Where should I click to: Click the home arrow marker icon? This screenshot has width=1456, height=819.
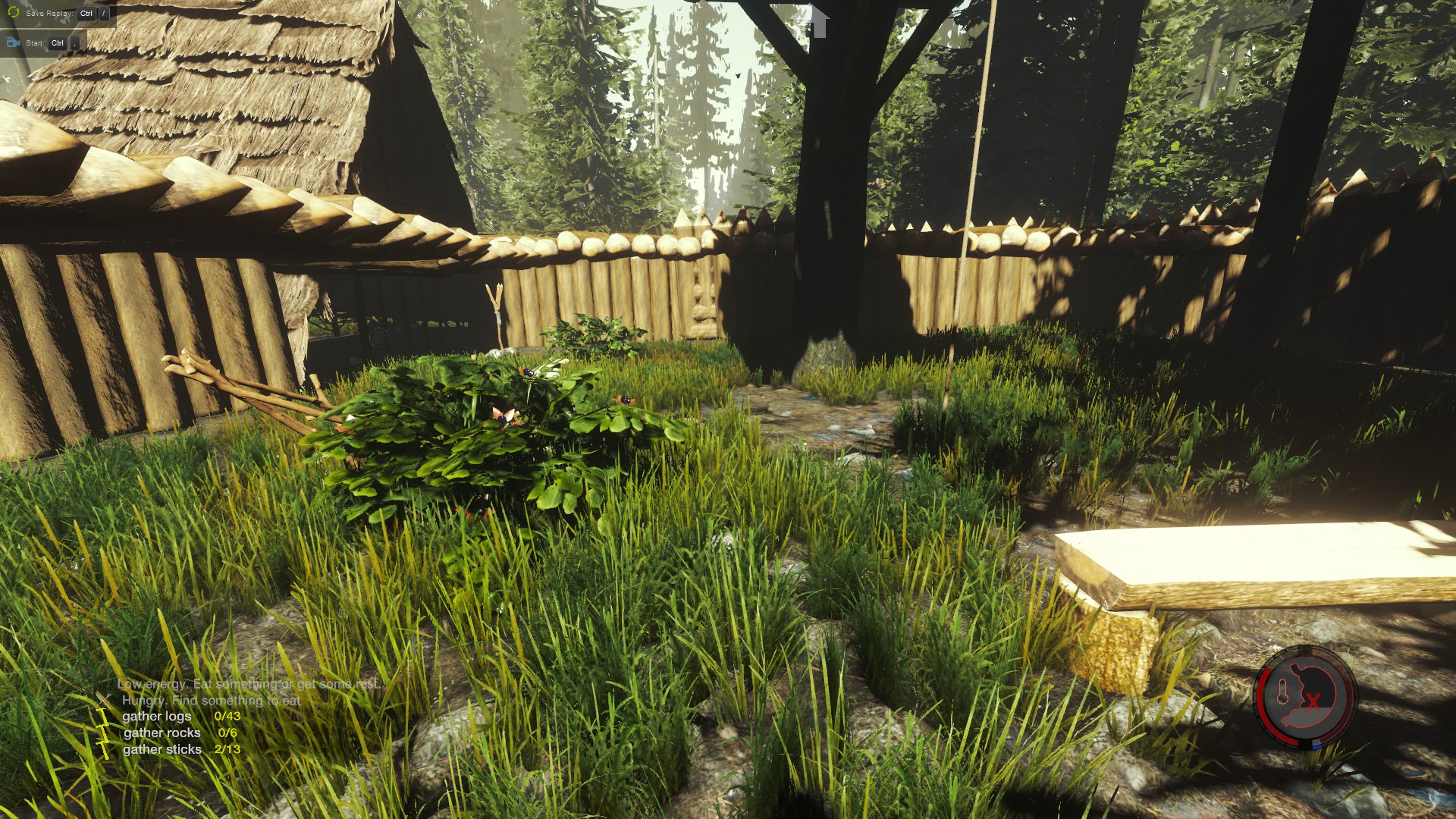coord(819,21)
